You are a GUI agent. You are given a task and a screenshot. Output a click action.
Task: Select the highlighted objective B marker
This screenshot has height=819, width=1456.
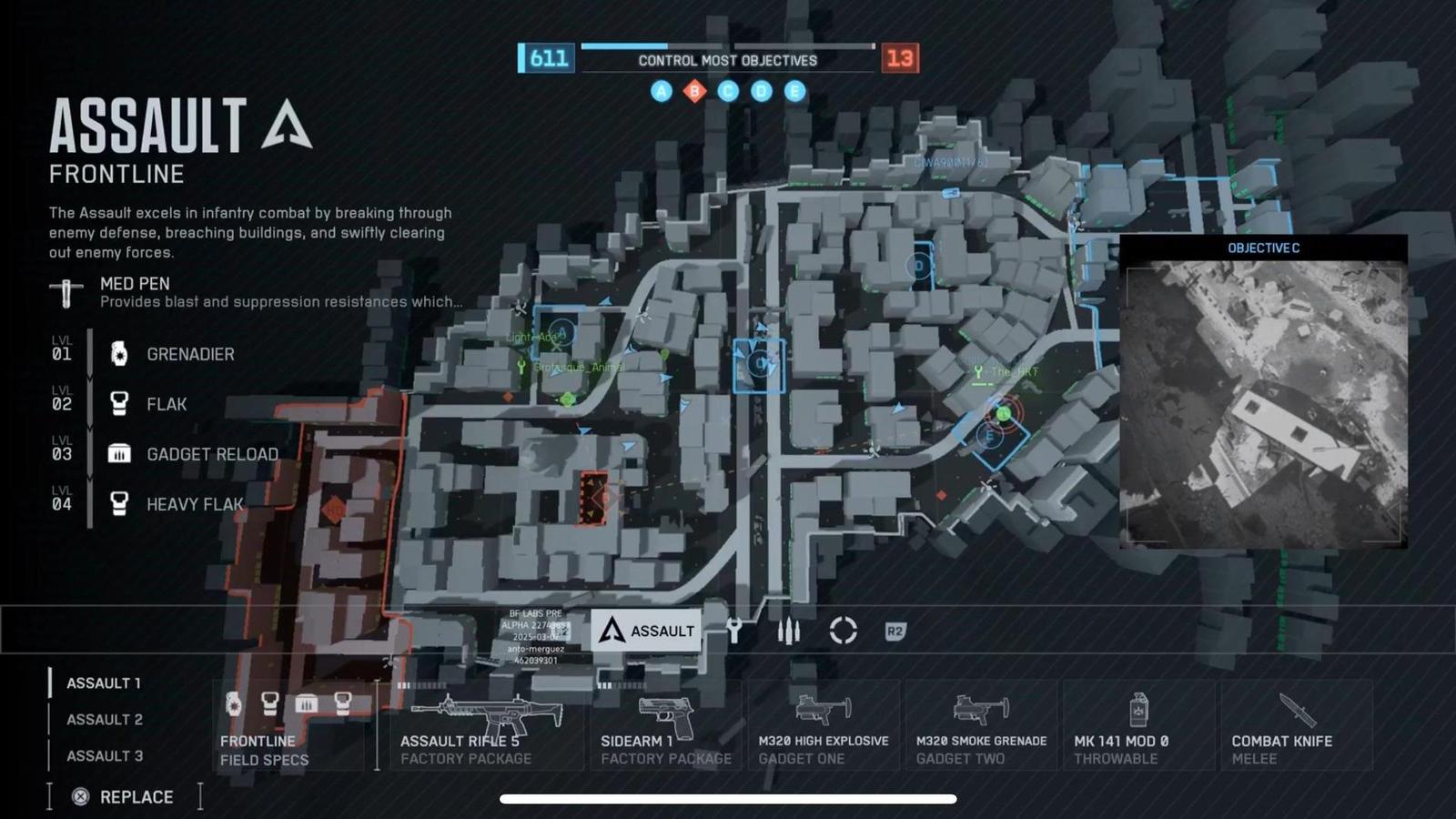tap(694, 91)
